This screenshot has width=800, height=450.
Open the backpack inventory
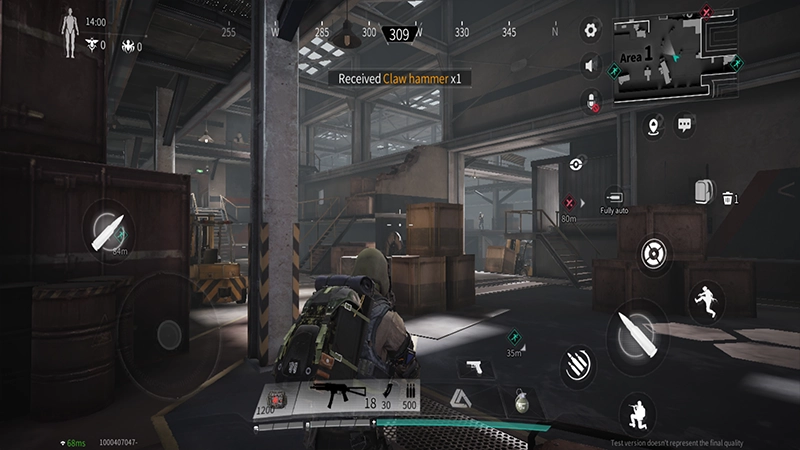pos(704,190)
